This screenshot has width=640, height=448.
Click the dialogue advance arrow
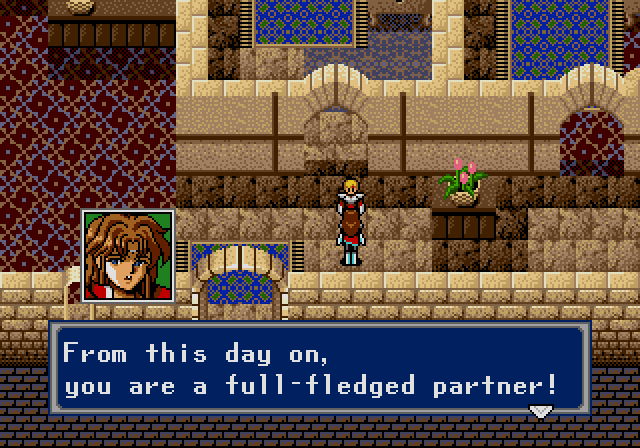541,411
